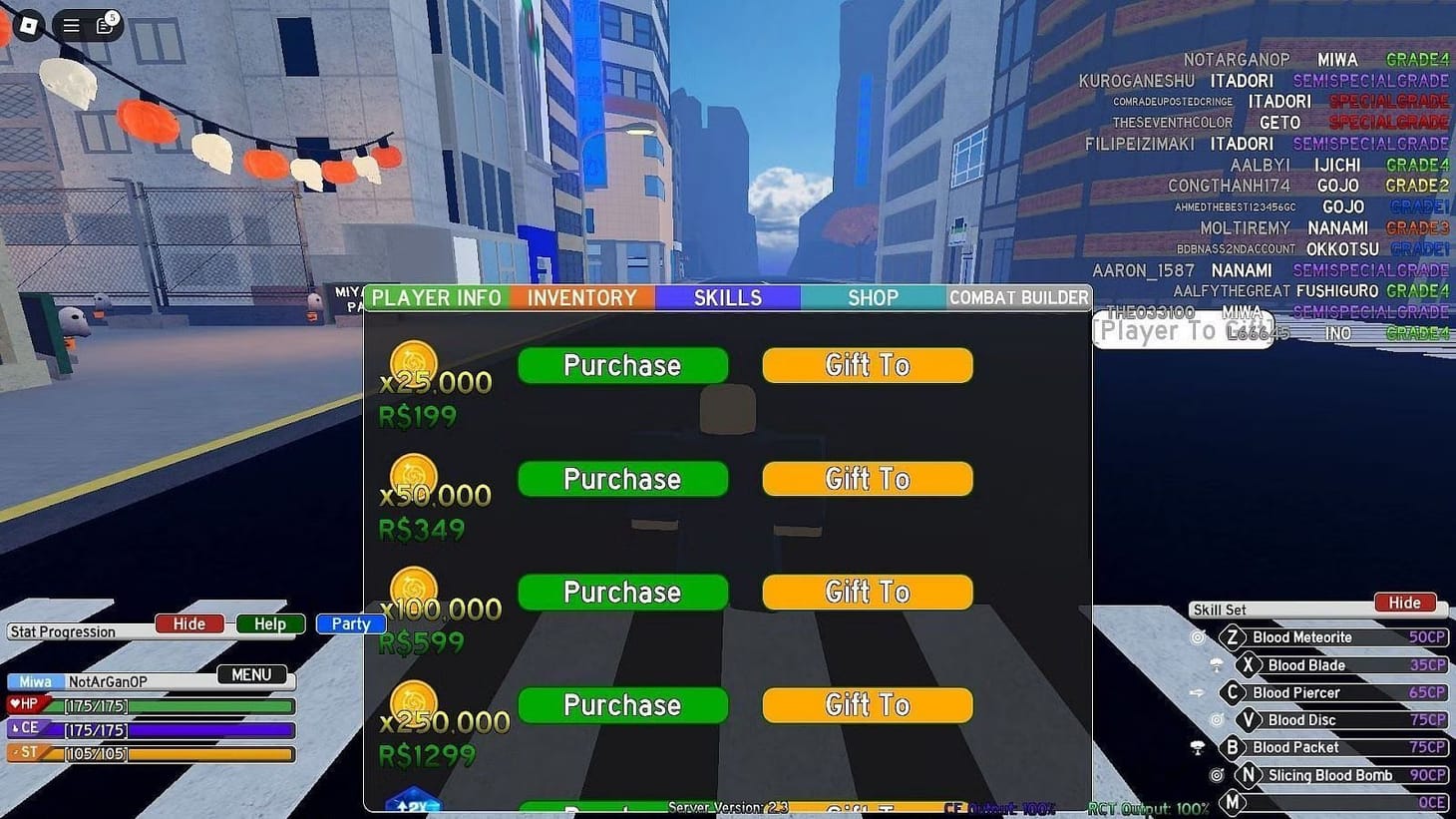The image size is (1456, 819).
Task: Select the X keybind icon for Blood Blade
Action: click(1249, 664)
